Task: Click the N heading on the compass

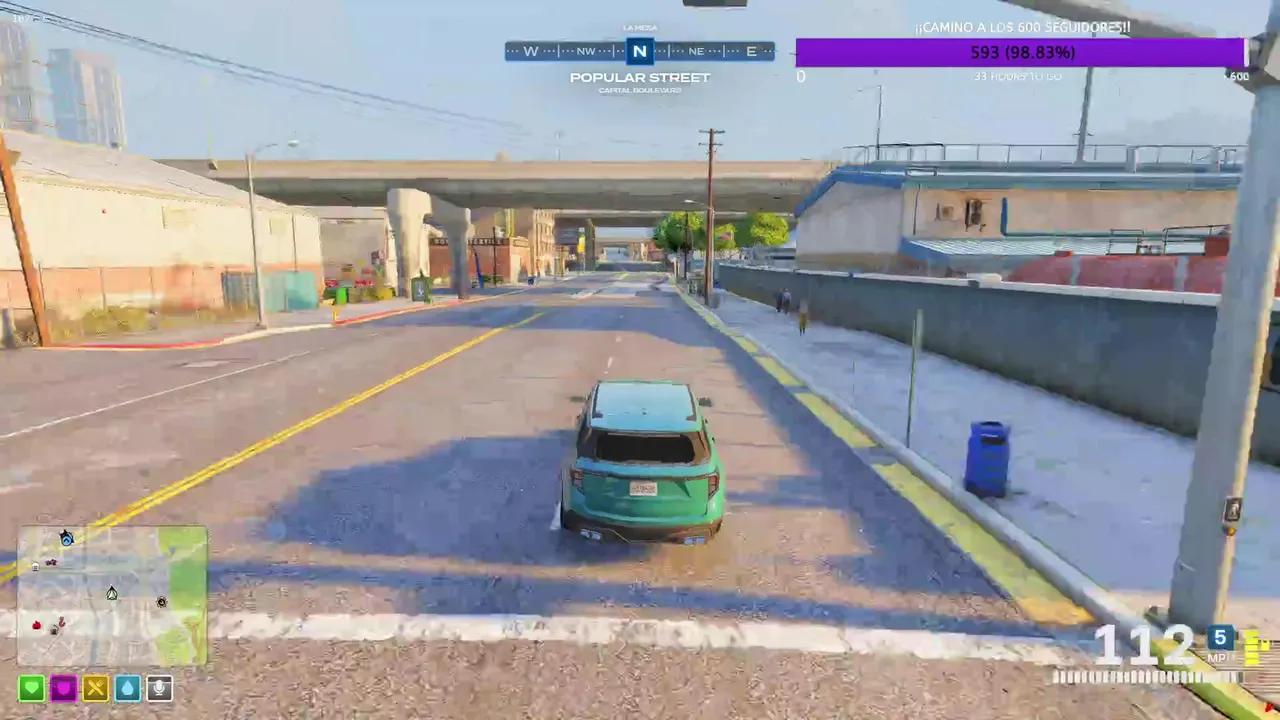Action: click(x=639, y=51)
